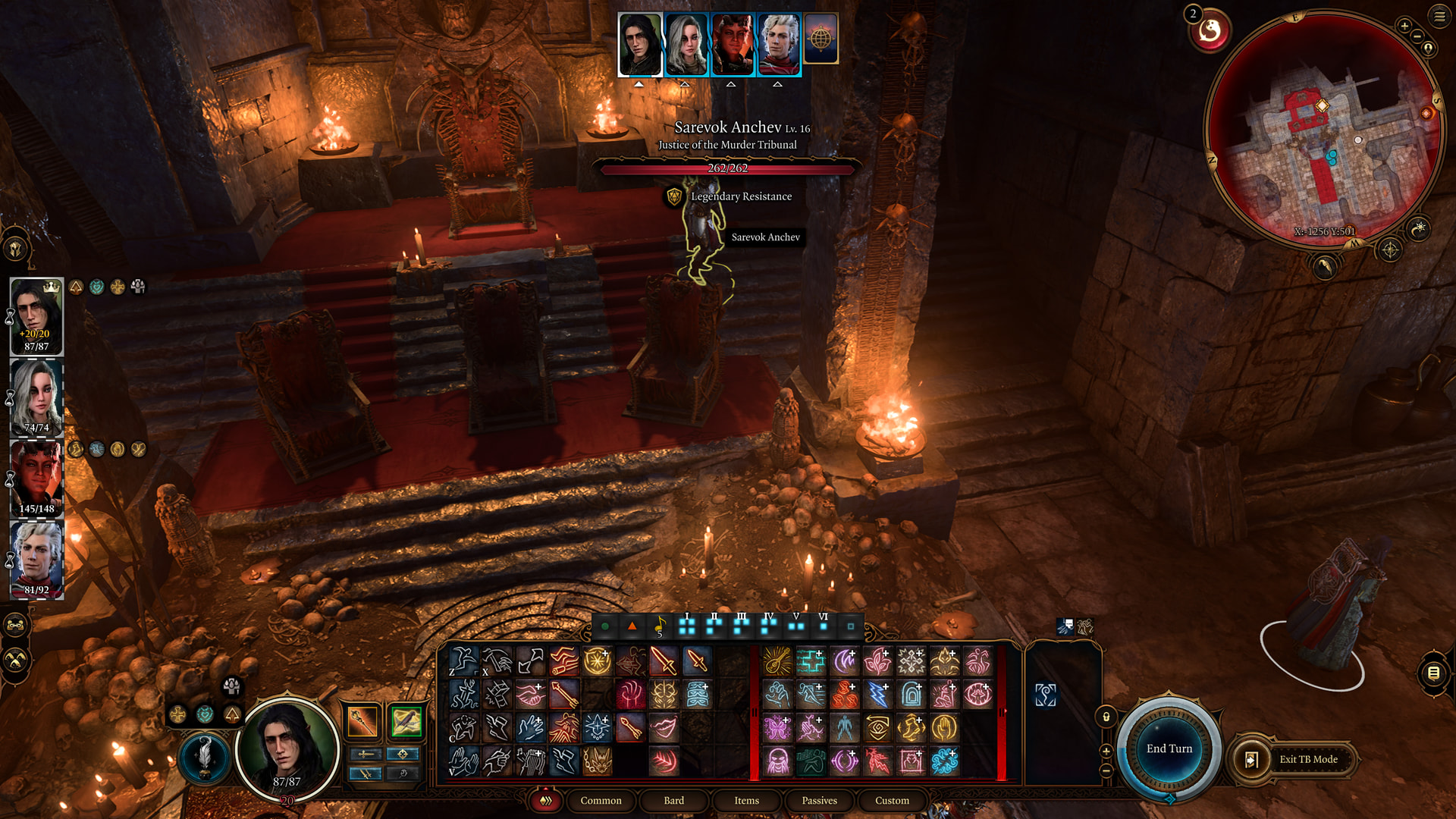The height and width of the screenshot is (819, 1456).
Task: Exit TB Mode
Action: (1307, 759)
